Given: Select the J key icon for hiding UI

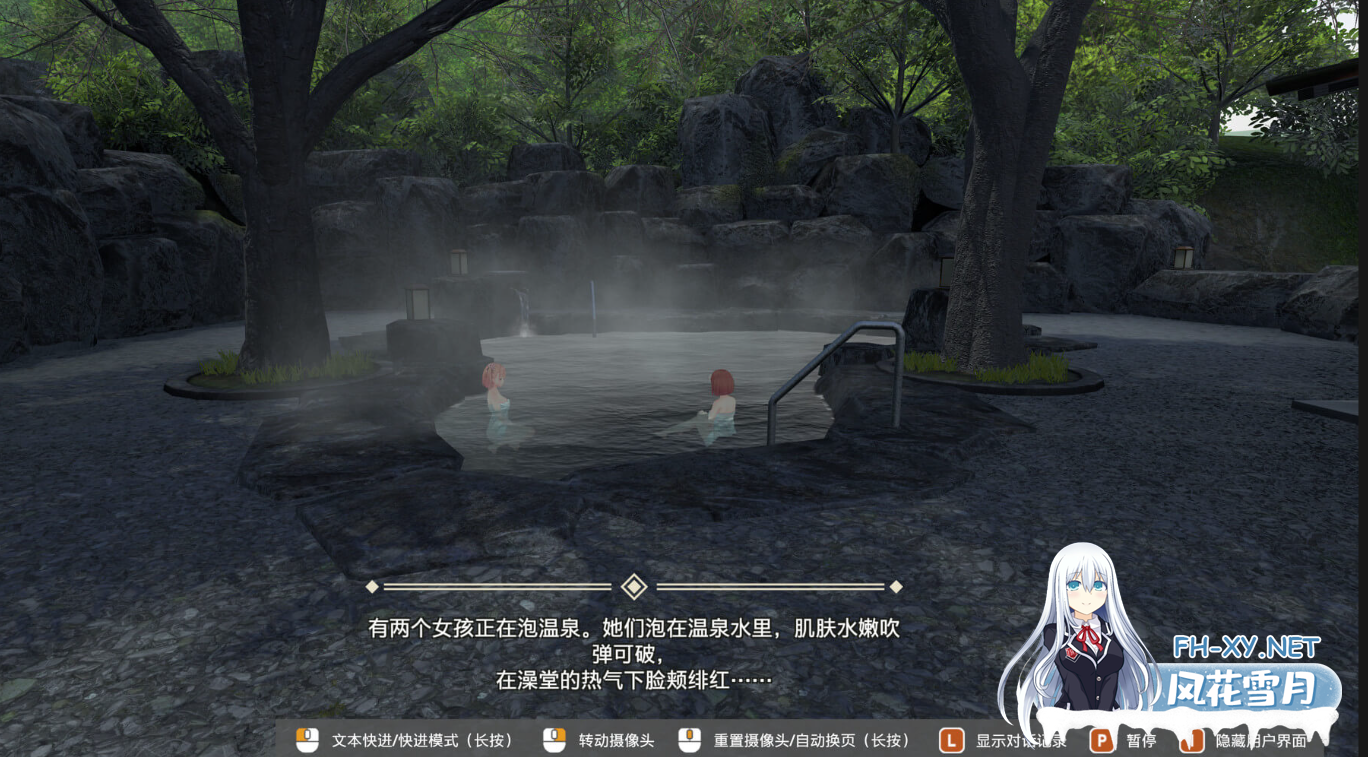Looking at the screenshot, I should tap(1191, 741).
